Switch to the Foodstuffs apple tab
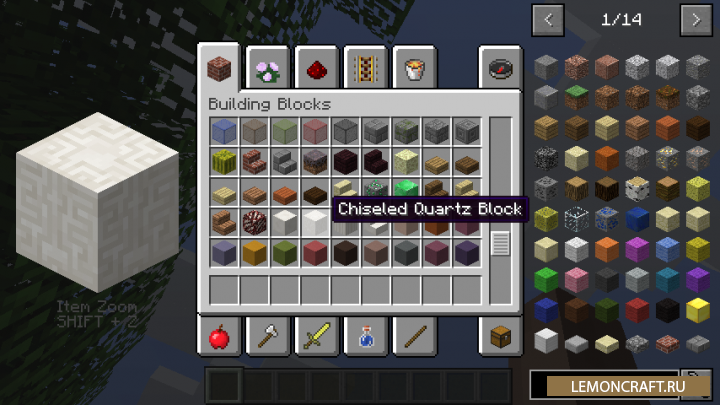This screenshot has height=405, width=720. coord(218,337)
